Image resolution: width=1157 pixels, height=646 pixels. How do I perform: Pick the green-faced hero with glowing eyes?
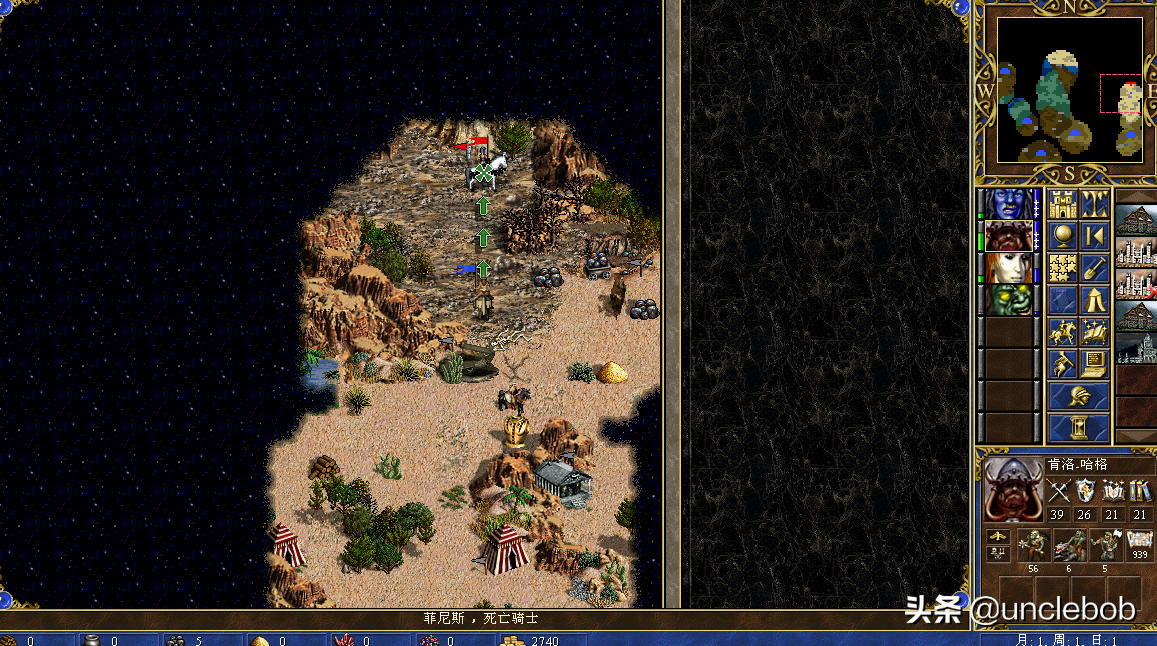pyautogui.click(x=1009, y=299)
